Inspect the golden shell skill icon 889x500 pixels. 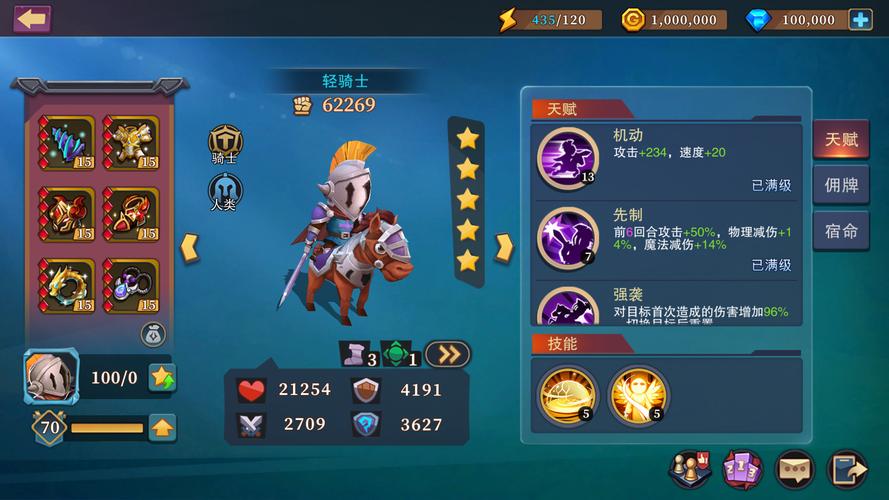point(567,394)
